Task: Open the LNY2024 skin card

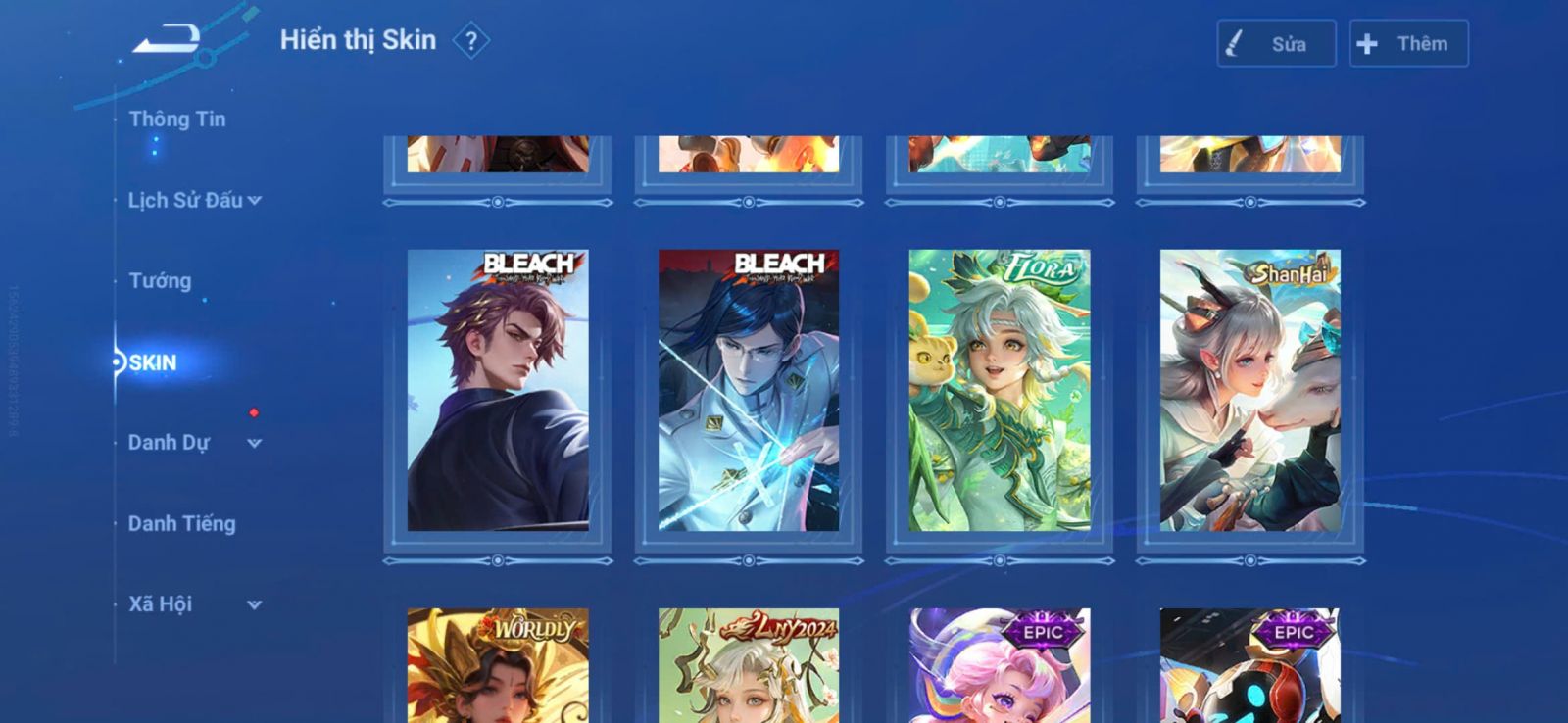Action: pyautogui.click(x=749, y=666)
